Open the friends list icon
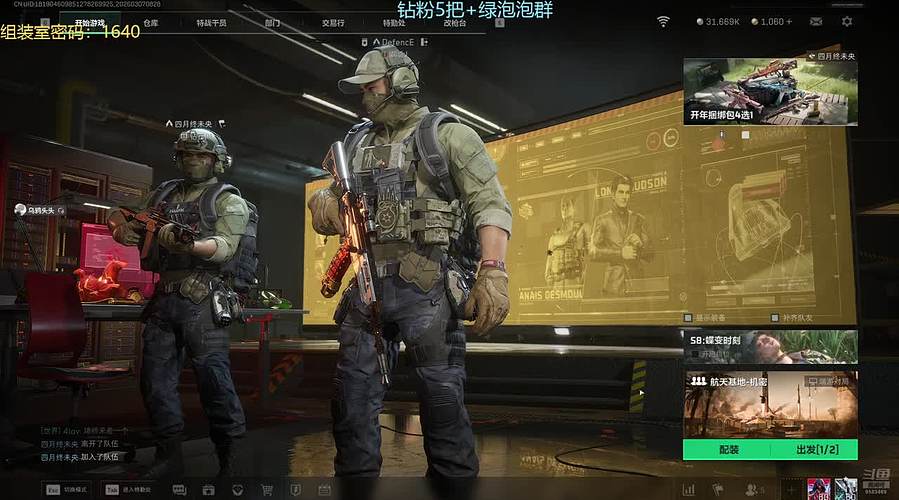The height and width of the screenshot is (500, 899). coord(750,490)
